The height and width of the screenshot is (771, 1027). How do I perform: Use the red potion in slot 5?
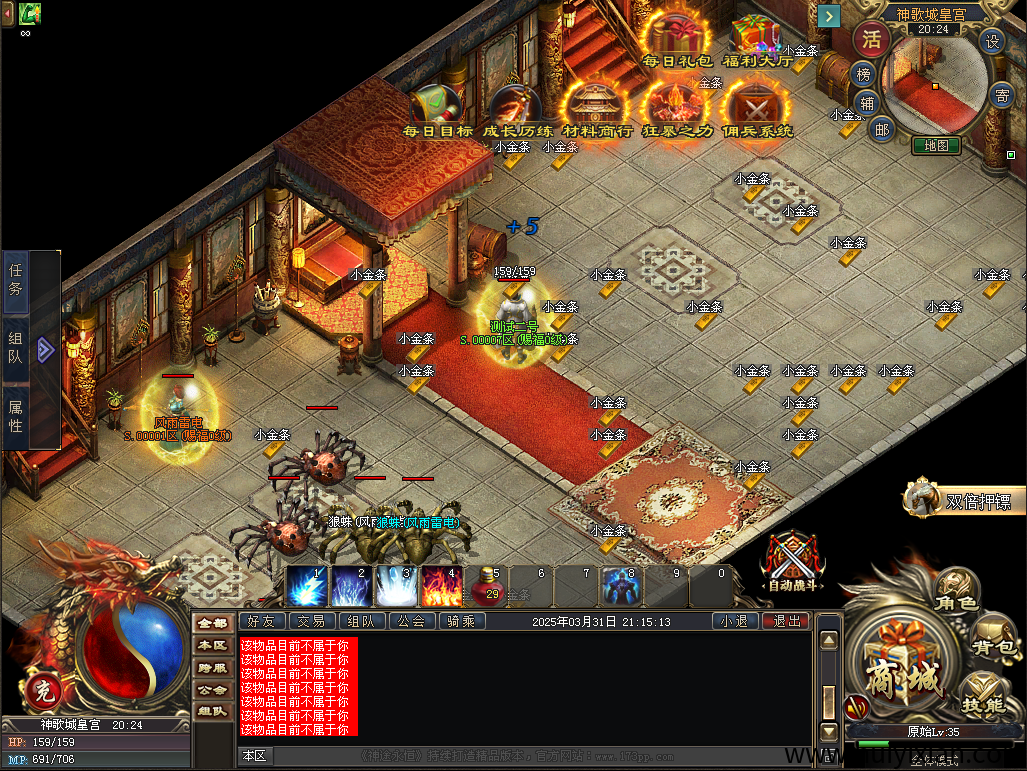pos(488,586)
